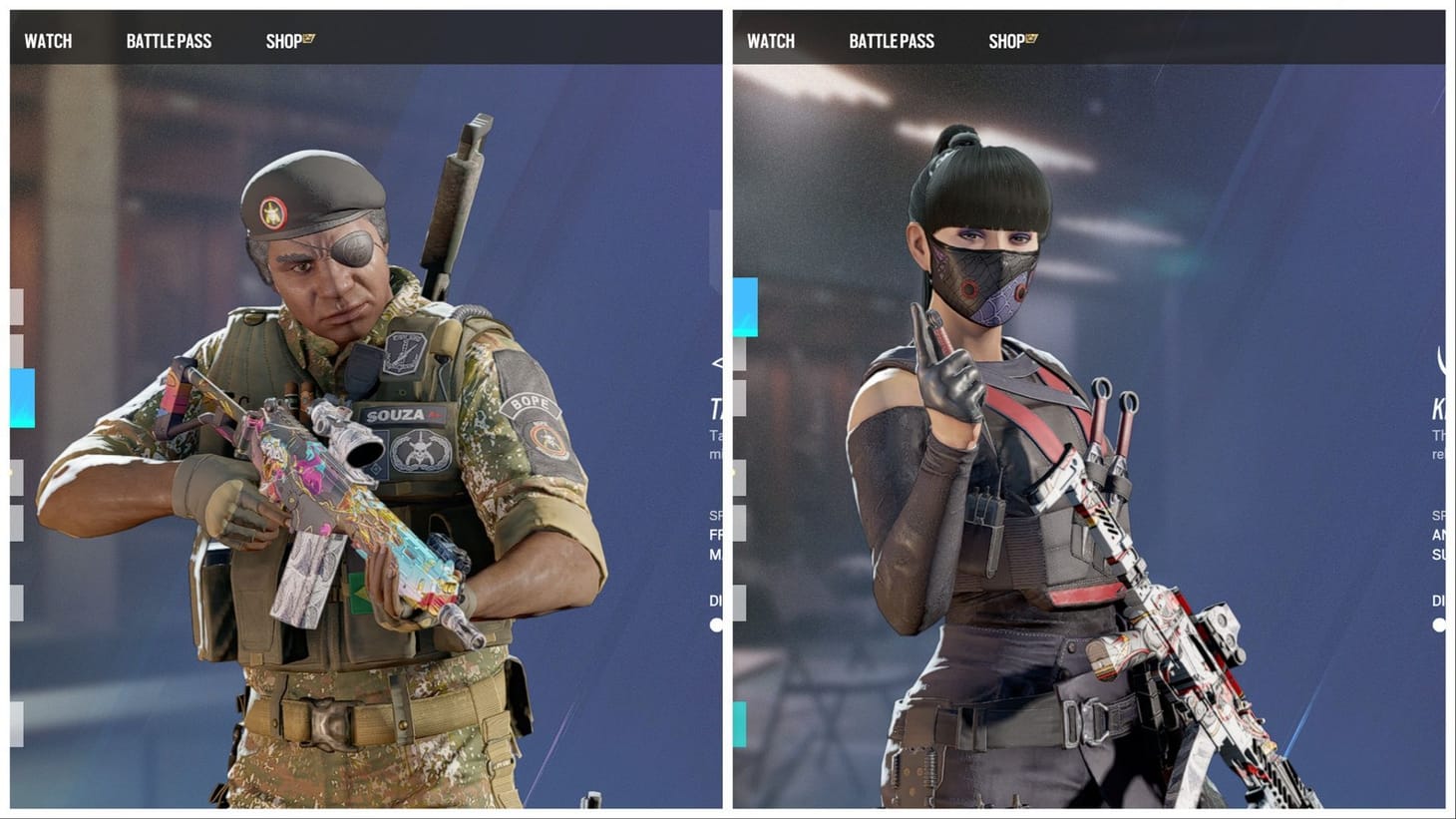Open BATTLE PASS on the right navigation bar
This screenshot has width=1456, height=819.
[892, 40]
